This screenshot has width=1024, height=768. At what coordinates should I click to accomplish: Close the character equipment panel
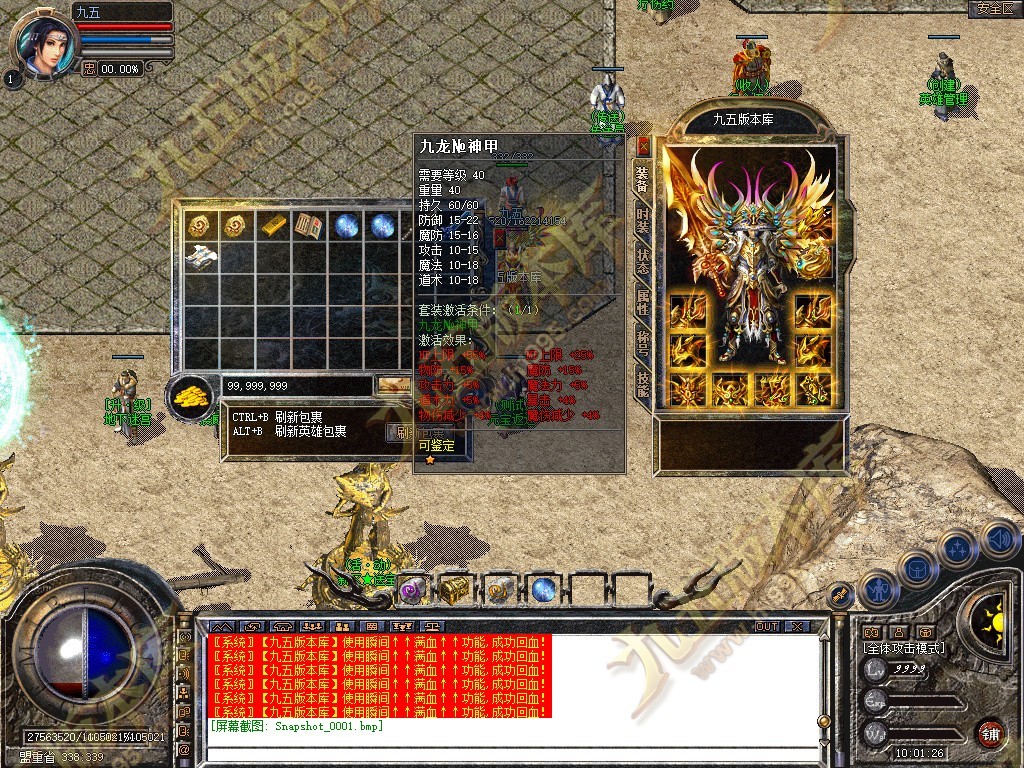coord(643,145)
